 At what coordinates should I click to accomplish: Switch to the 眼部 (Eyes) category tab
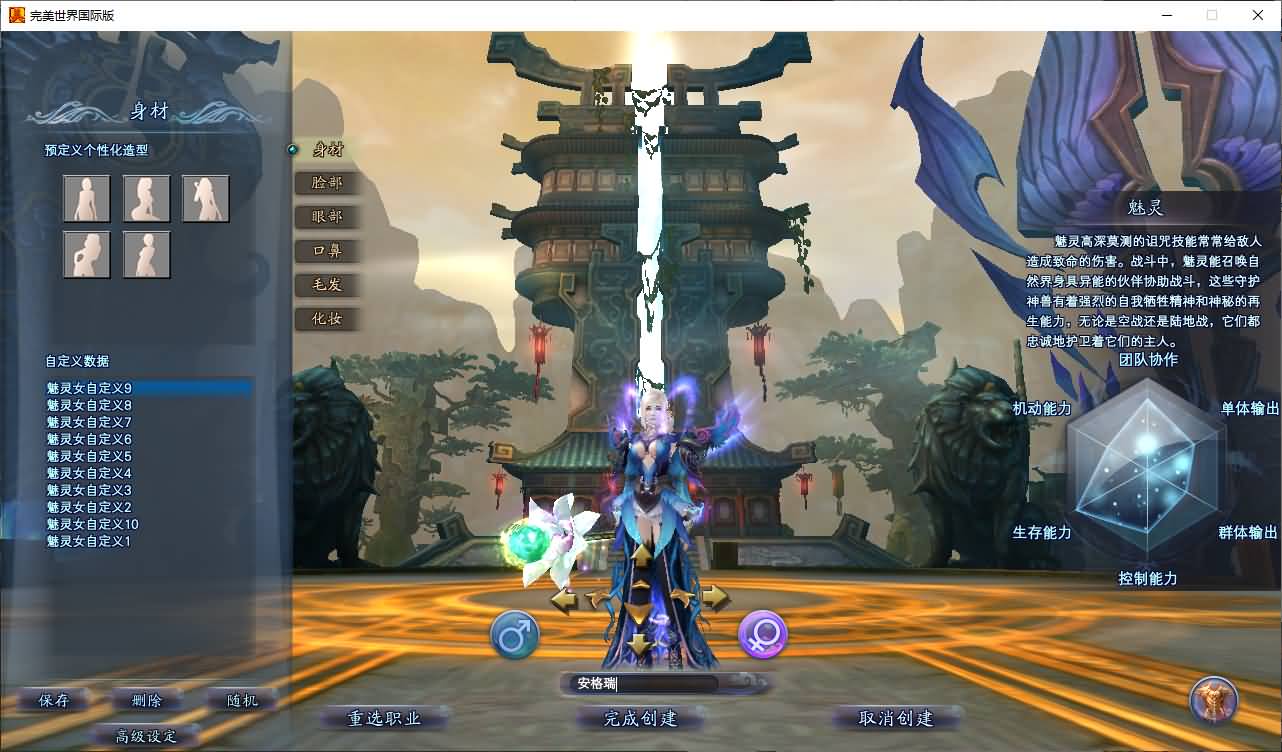(x=326, y=217)
